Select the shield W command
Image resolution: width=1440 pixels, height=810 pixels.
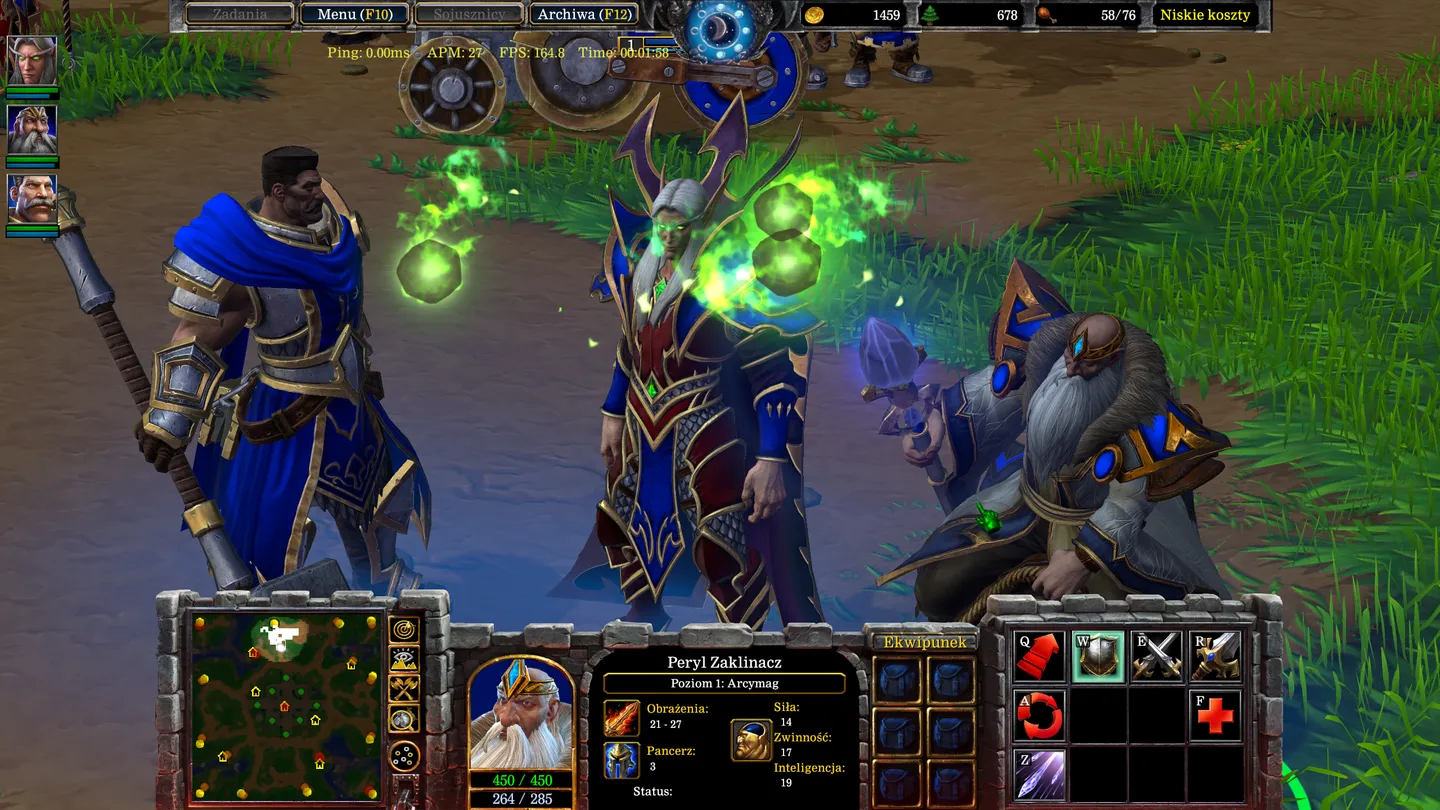click(x=1097, y=657)
